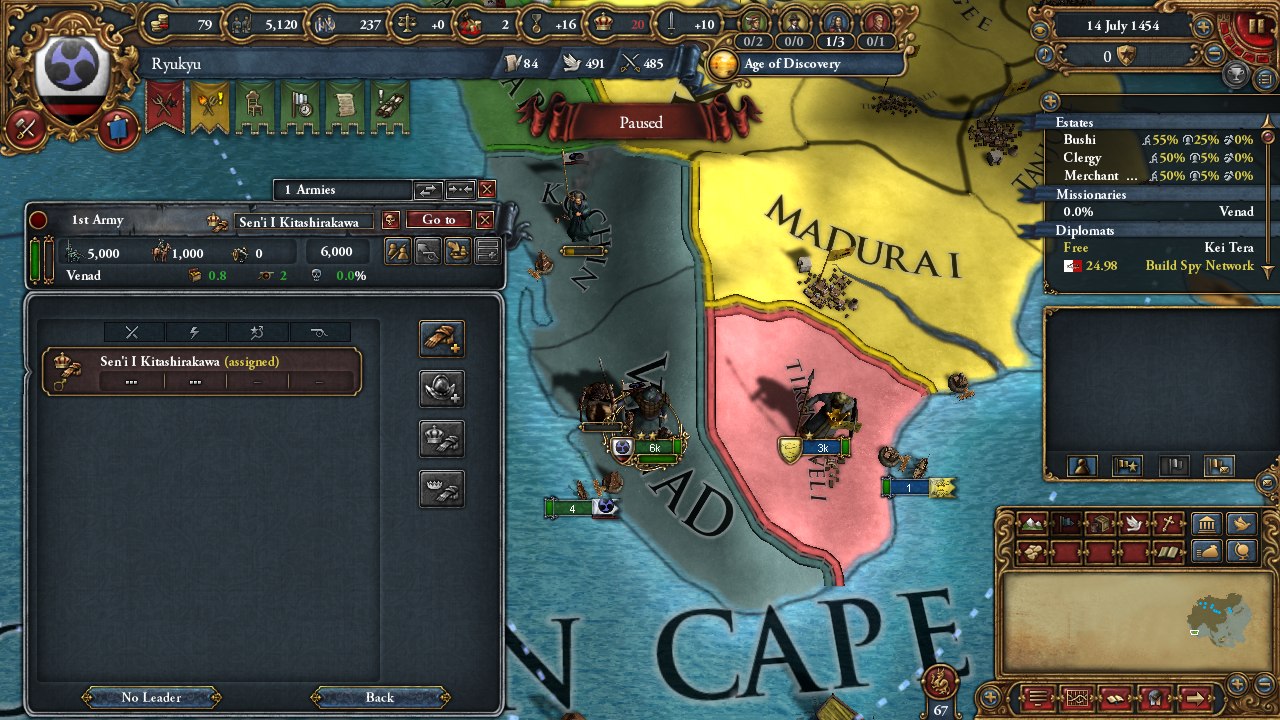Click the red Go to button
Screen dimensions: 1280x720
(438, 220)
